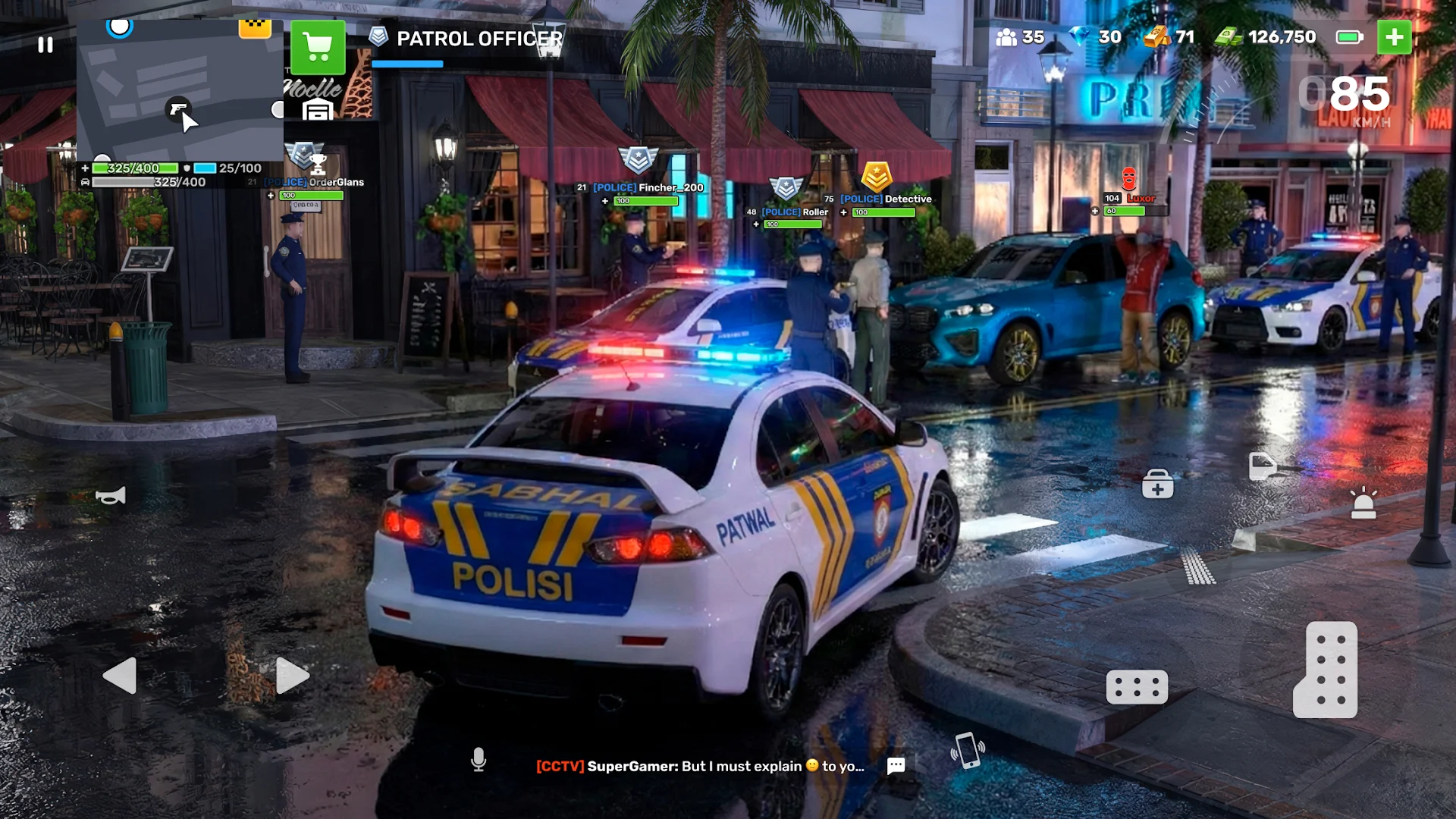Open the green shopping cart store
Viewport: 1456px width, 819px height.
click(318, 47)
